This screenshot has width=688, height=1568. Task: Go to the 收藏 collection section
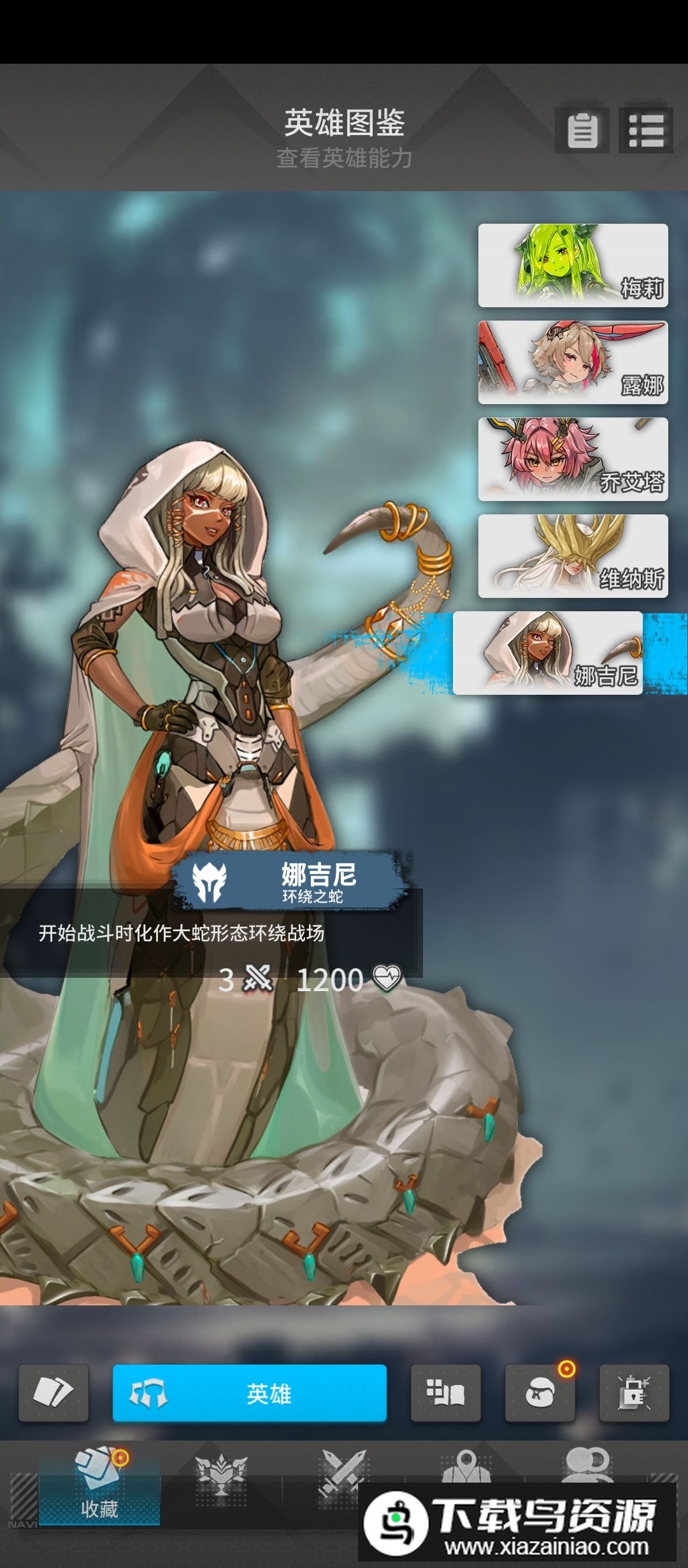(99, 1485)
